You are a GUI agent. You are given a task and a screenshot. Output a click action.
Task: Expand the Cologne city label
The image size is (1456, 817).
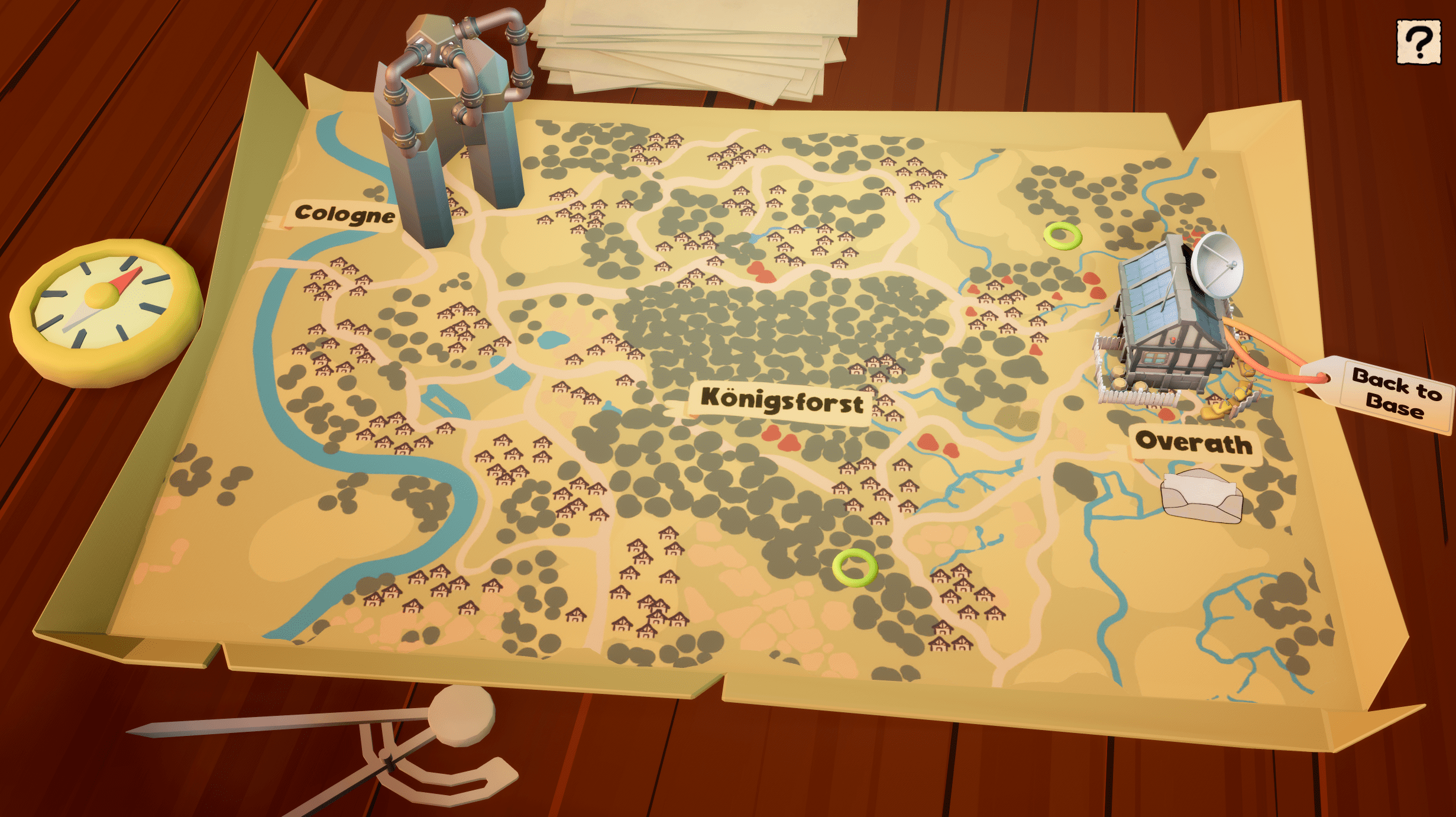coord(345,214)
